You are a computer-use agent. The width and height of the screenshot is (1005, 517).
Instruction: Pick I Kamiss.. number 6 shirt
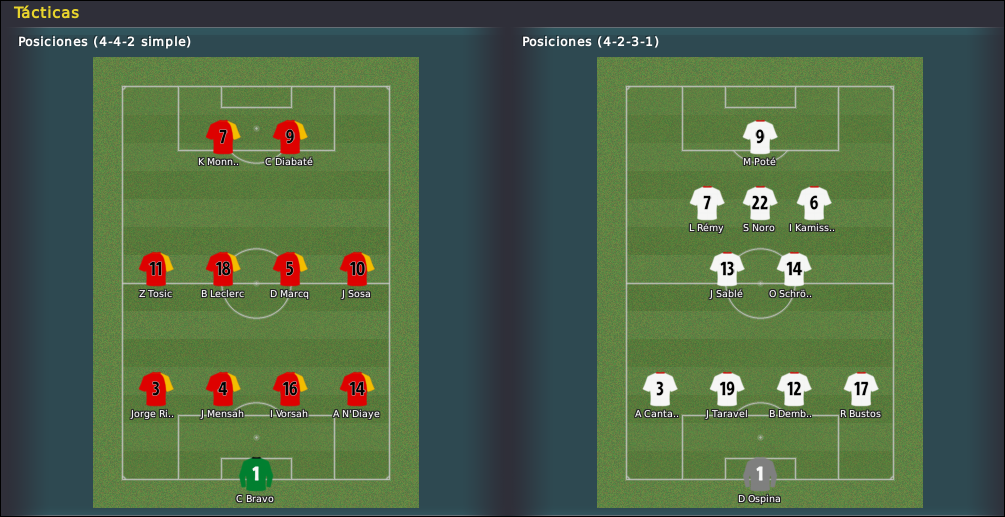(x=814, y=203)
